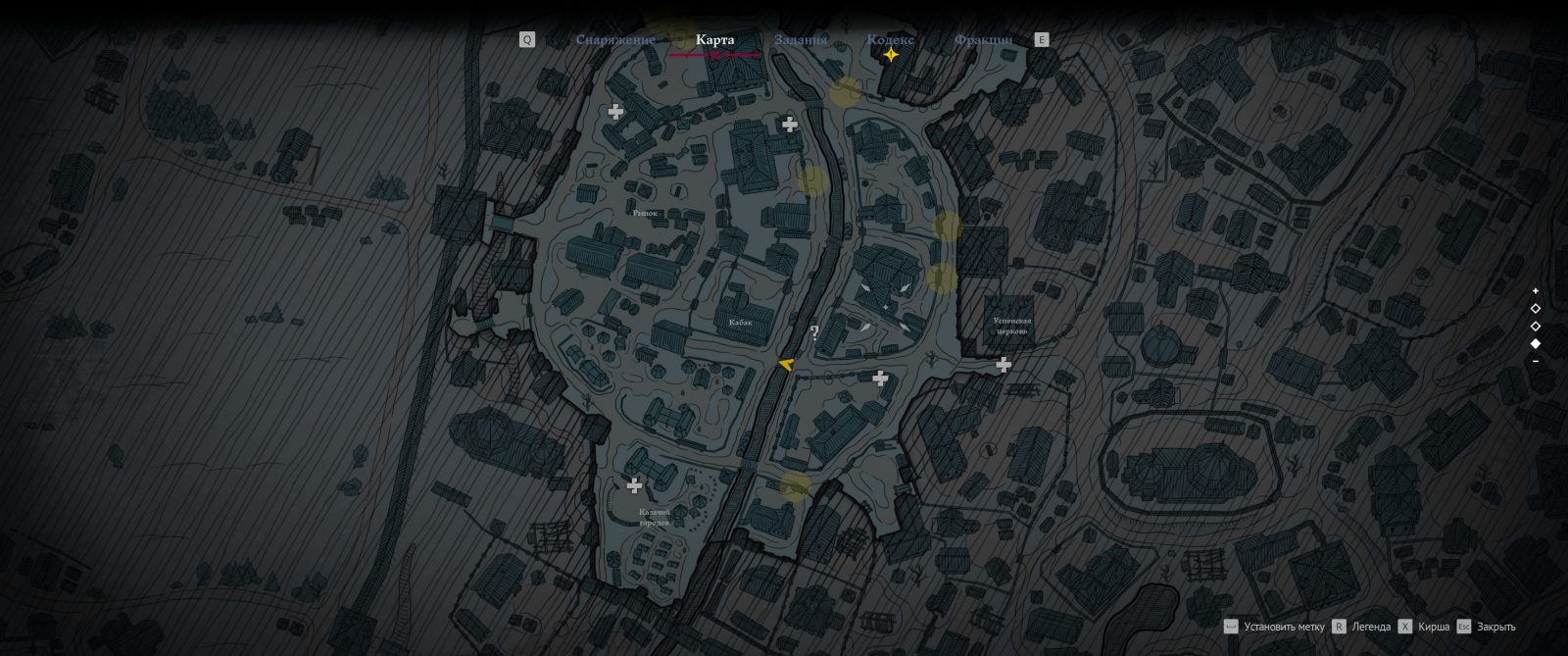
Task: Switch to the Снаряжение tab
Action: tap(615, 40)
